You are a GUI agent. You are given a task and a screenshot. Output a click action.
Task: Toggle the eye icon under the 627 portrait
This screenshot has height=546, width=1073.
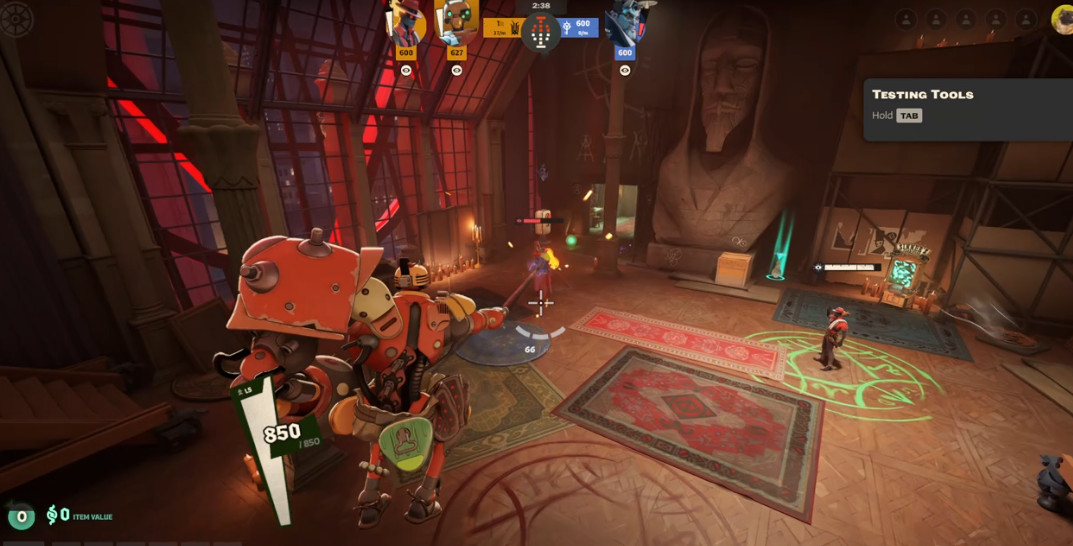point(457,70)
